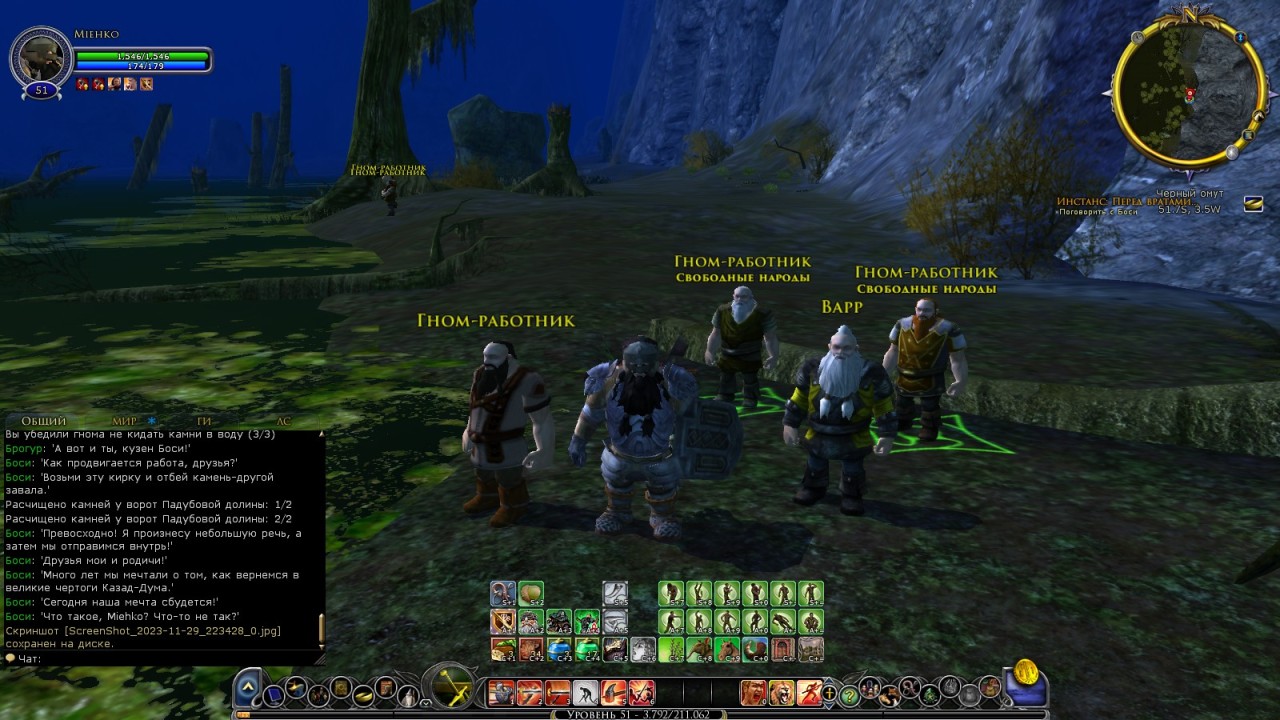Activate the roaring face skill icon
This screenshot has width=1280, height=720.
coord(753,692)
